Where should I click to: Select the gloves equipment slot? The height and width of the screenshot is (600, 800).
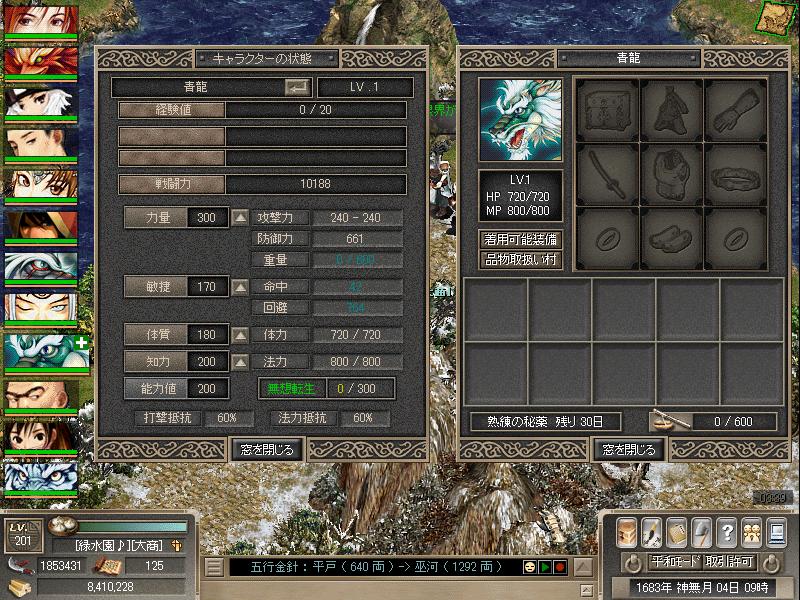[x=735, y=110]
